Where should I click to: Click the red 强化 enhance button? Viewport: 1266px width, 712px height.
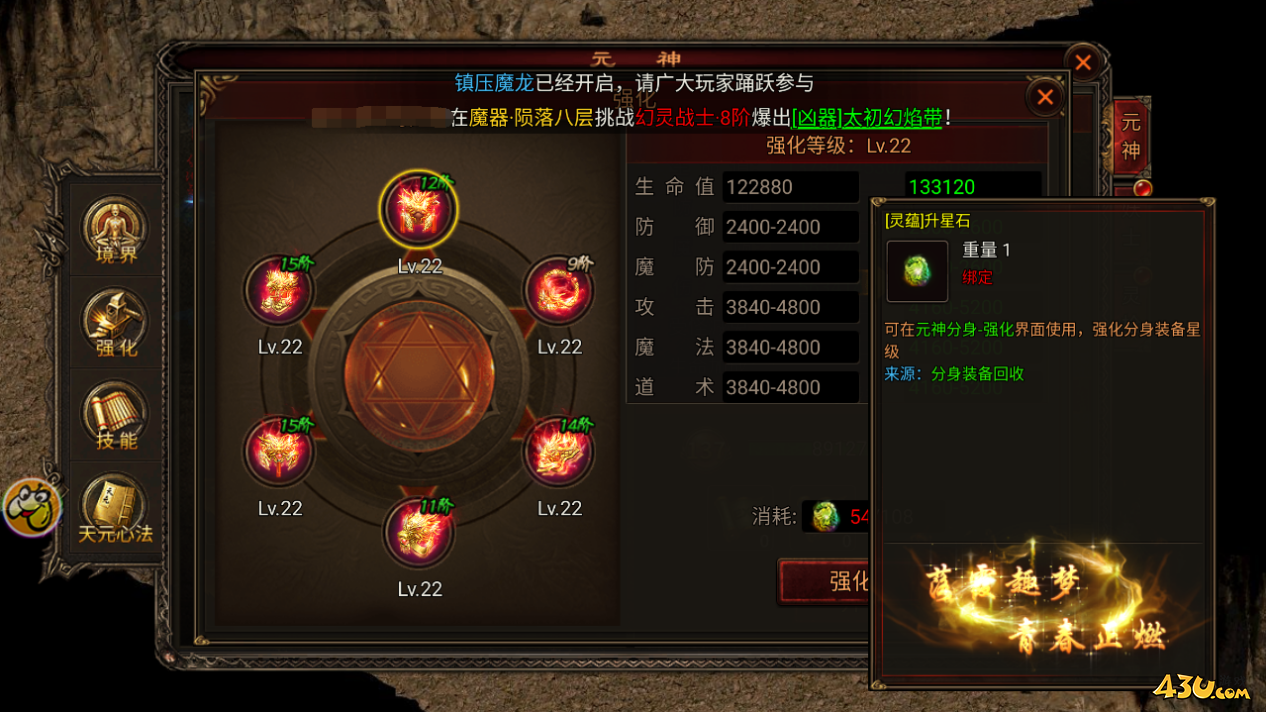click(828, 581)
